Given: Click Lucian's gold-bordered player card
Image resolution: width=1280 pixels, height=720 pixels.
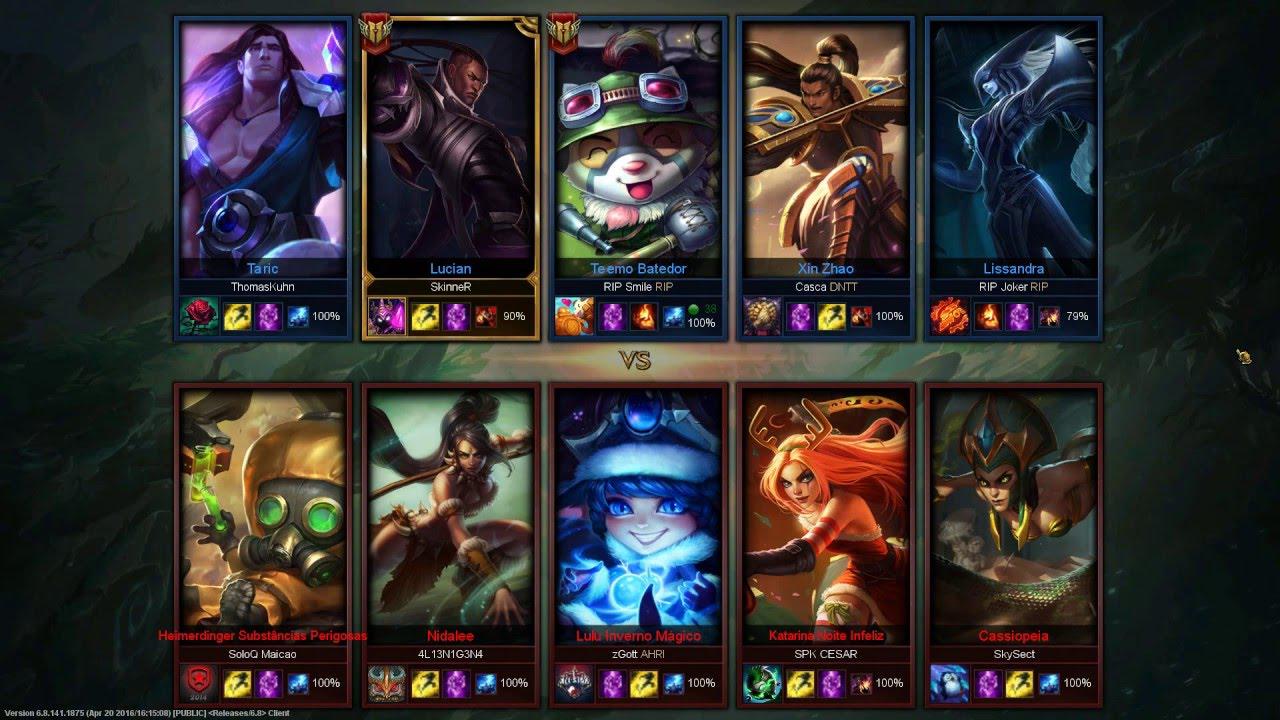Looking at the screenshot, I should pos(450,150).
